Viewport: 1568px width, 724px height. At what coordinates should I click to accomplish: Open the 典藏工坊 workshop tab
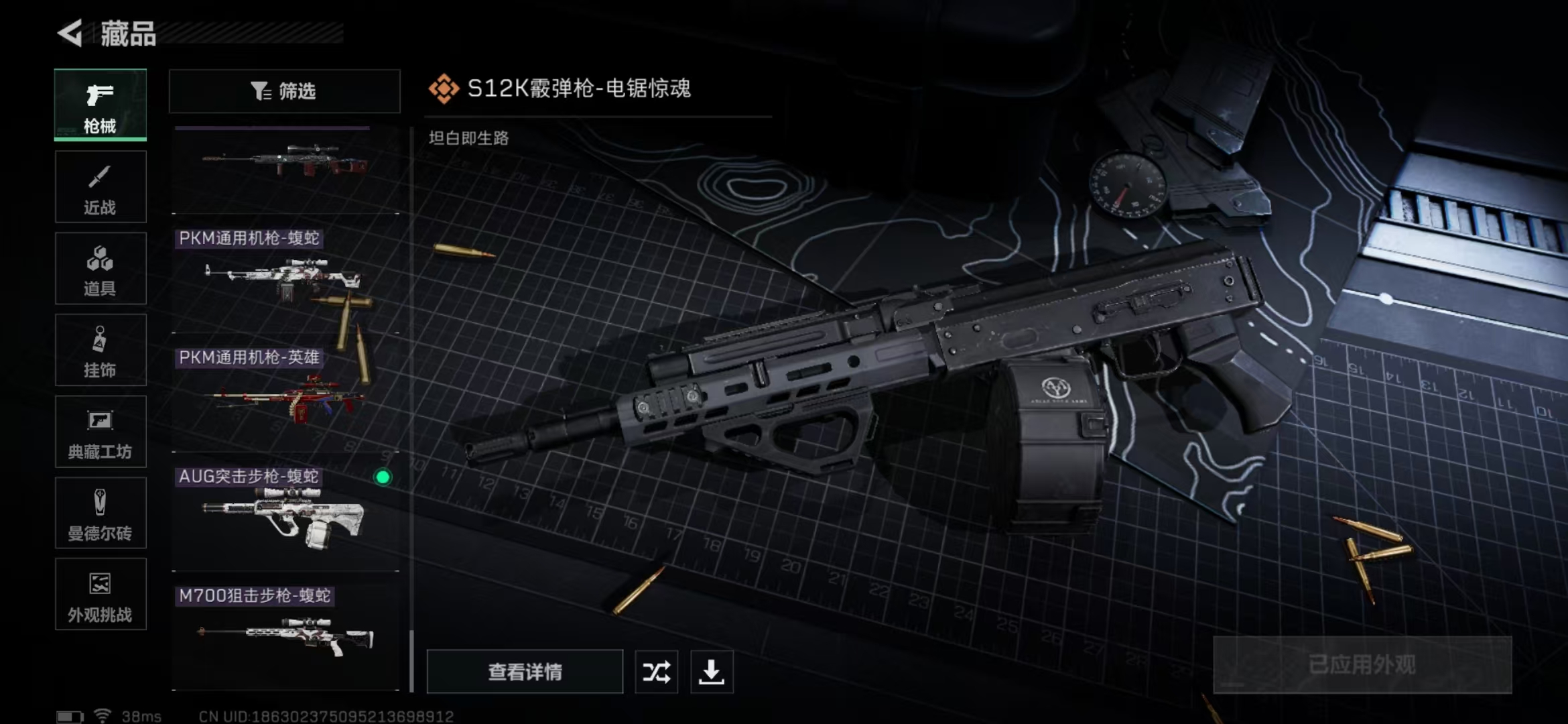(x=101, y=432)
